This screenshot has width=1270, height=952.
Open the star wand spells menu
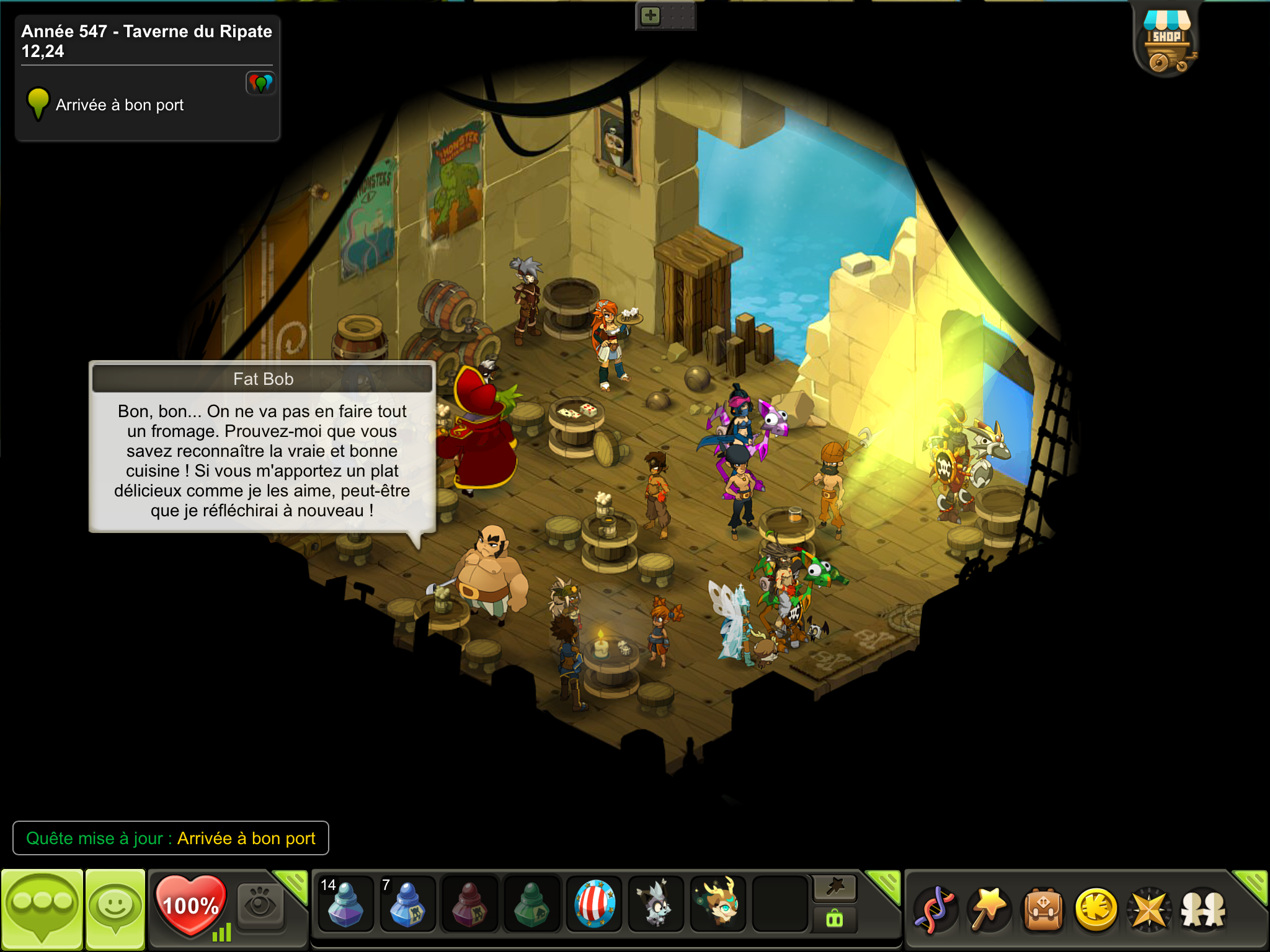pos(989,909)
